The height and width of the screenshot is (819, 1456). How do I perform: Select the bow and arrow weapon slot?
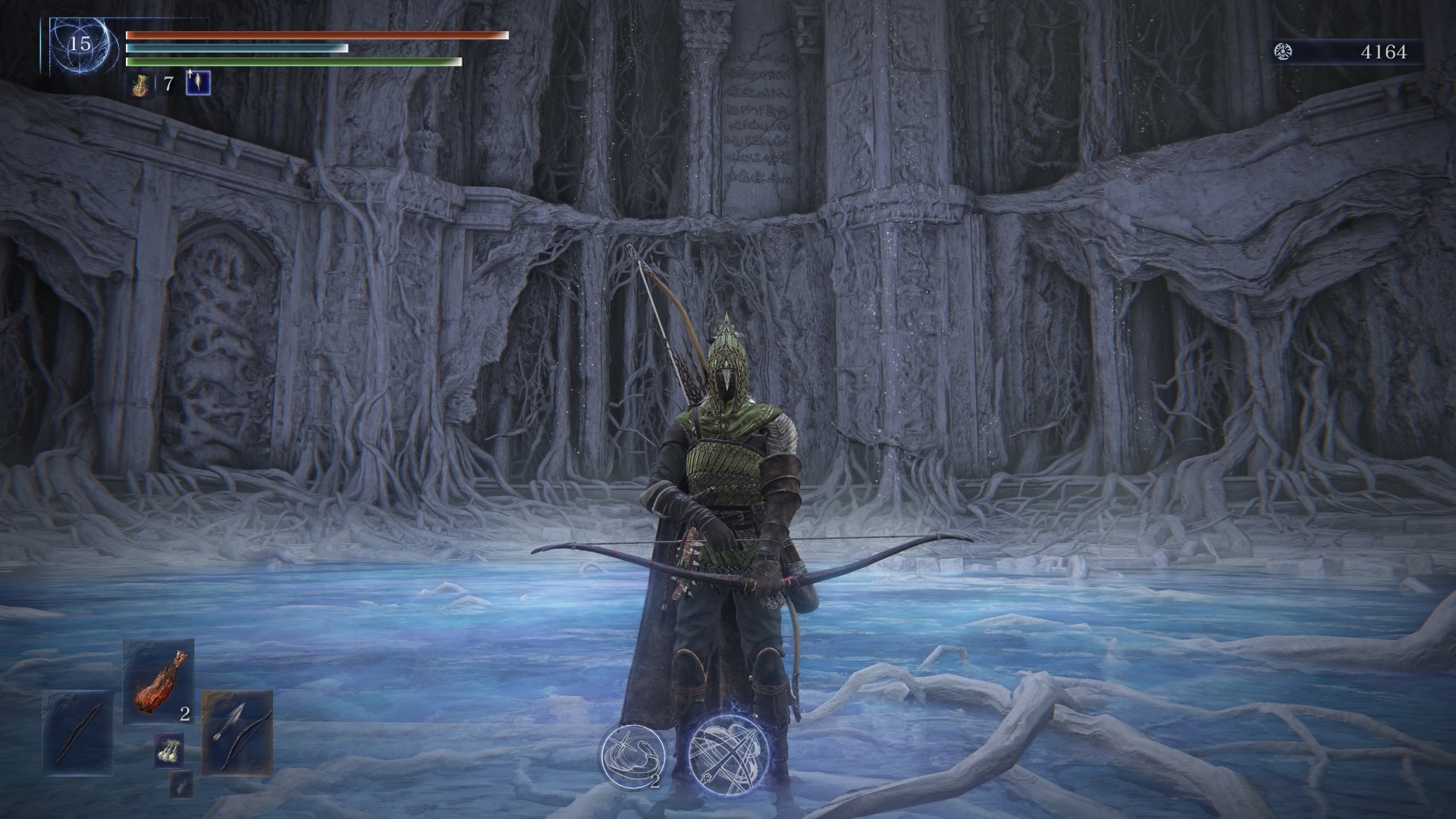coord(237,732)
